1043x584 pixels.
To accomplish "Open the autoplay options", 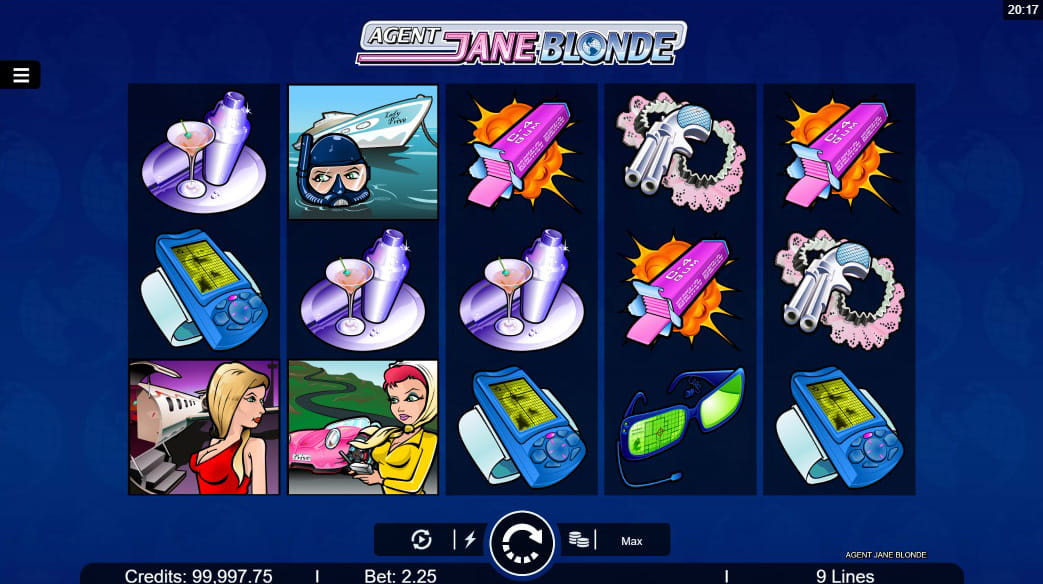I will (422, 540).
